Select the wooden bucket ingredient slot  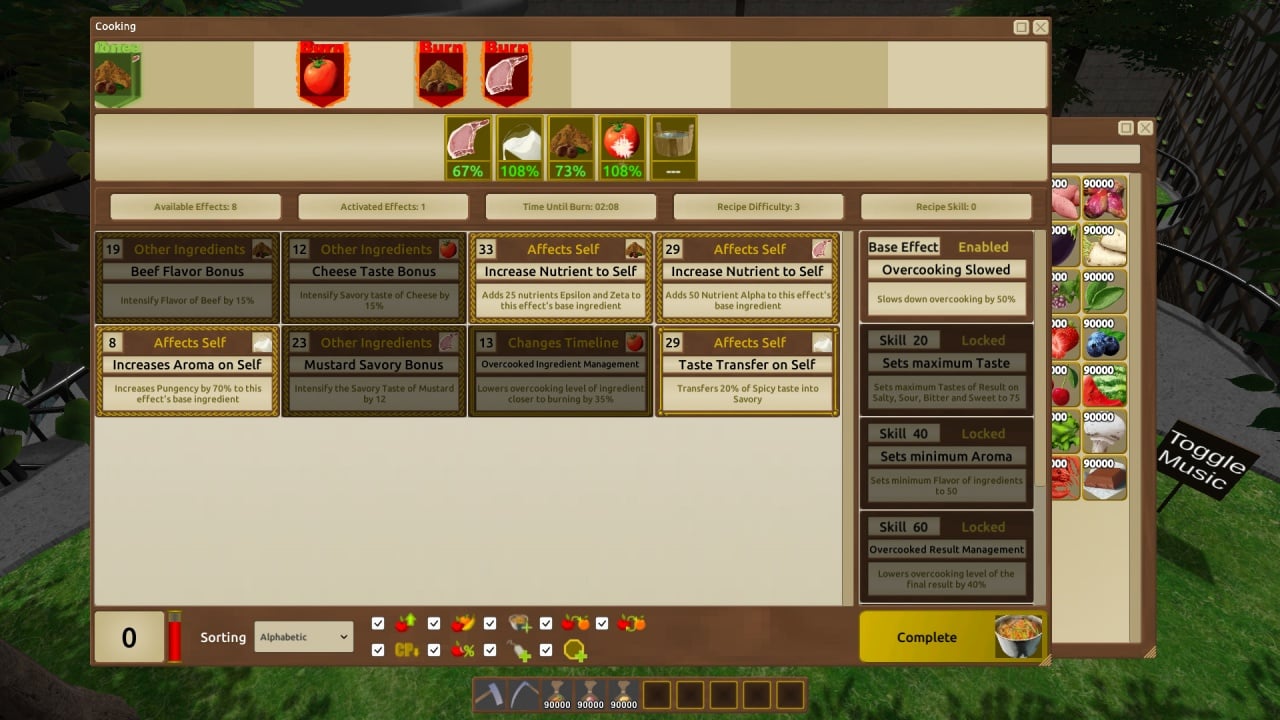pyautogui.click(x=674, y=147)
